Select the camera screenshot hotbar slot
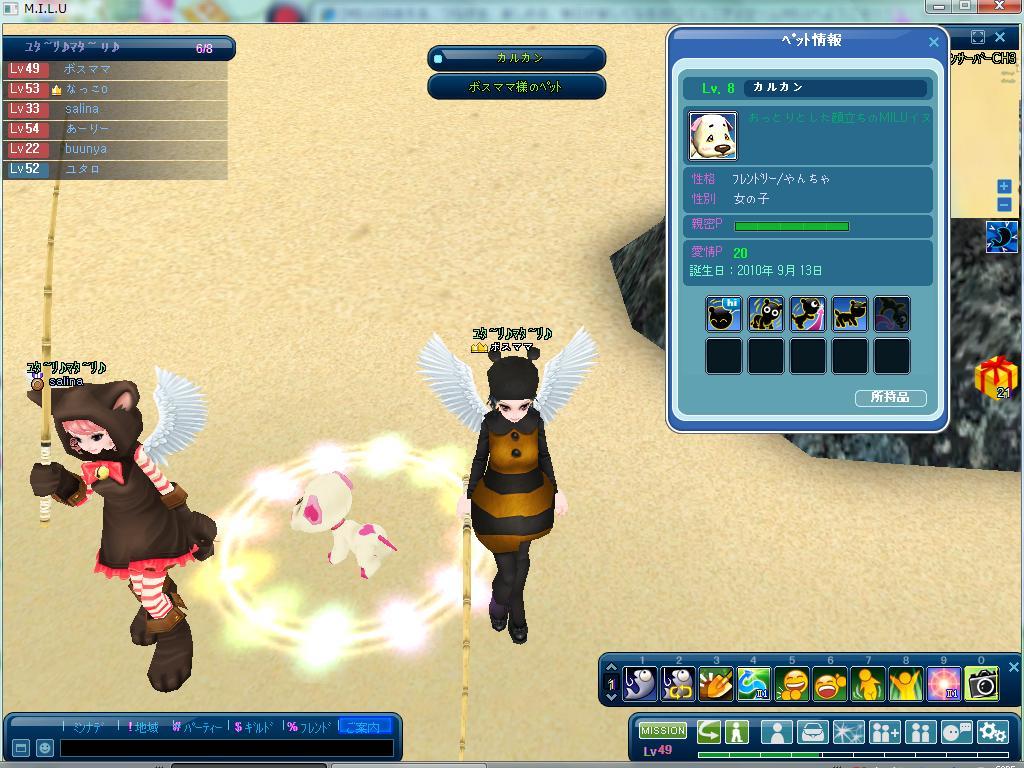The height and width of the screenshot is (768, 1024). pyautogui.click(x=982, y=685)
